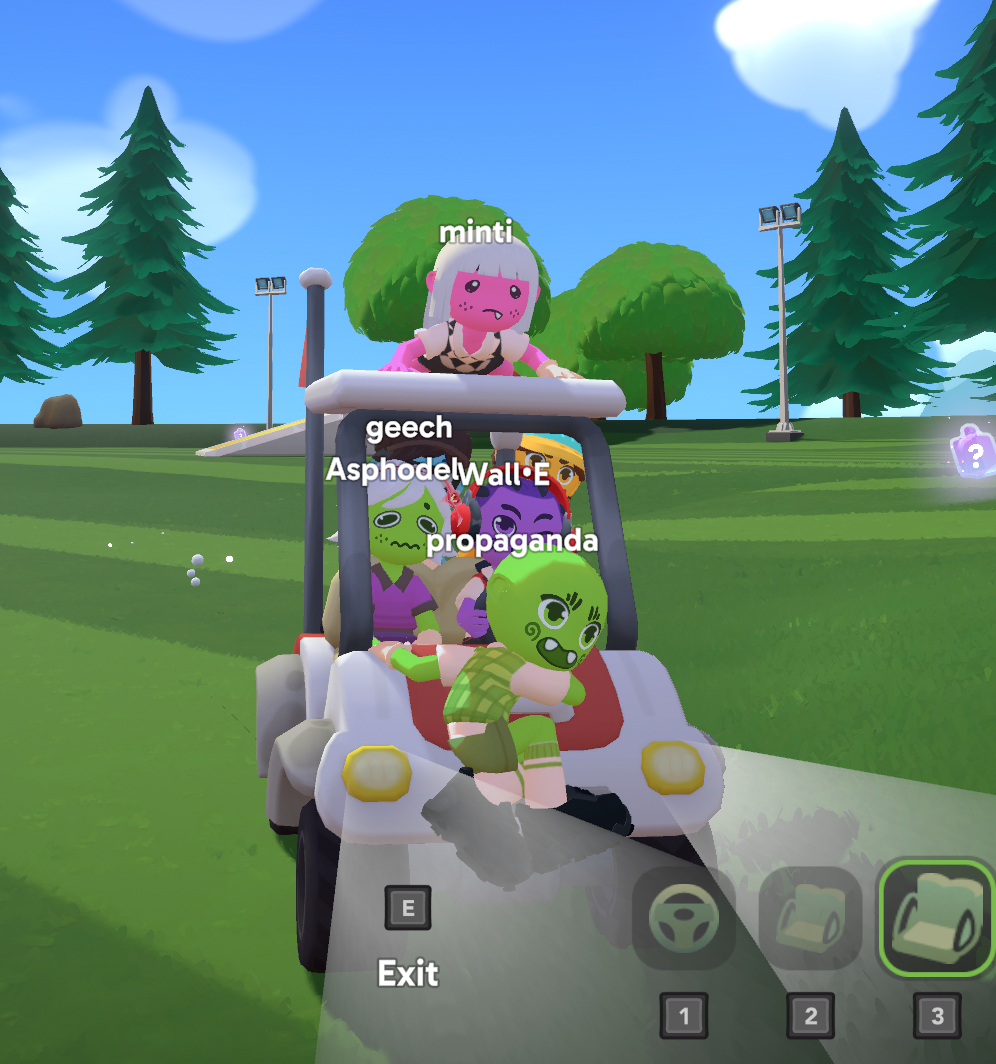
Task: Switch to the steering wheel driver seat
Action: pyautogui.click(x=684, y=918)
